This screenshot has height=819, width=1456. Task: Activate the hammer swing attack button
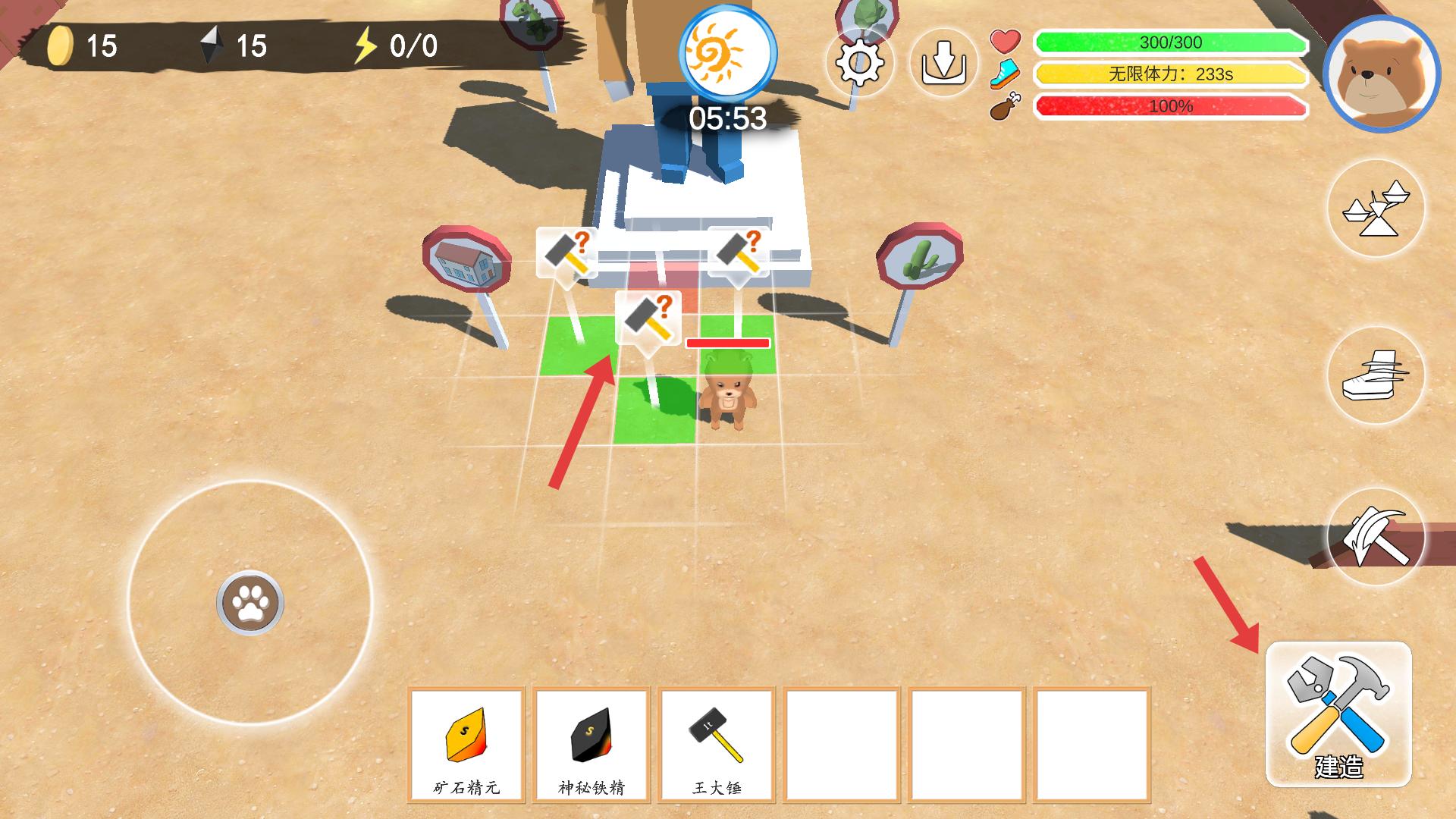click(1376, 537)
